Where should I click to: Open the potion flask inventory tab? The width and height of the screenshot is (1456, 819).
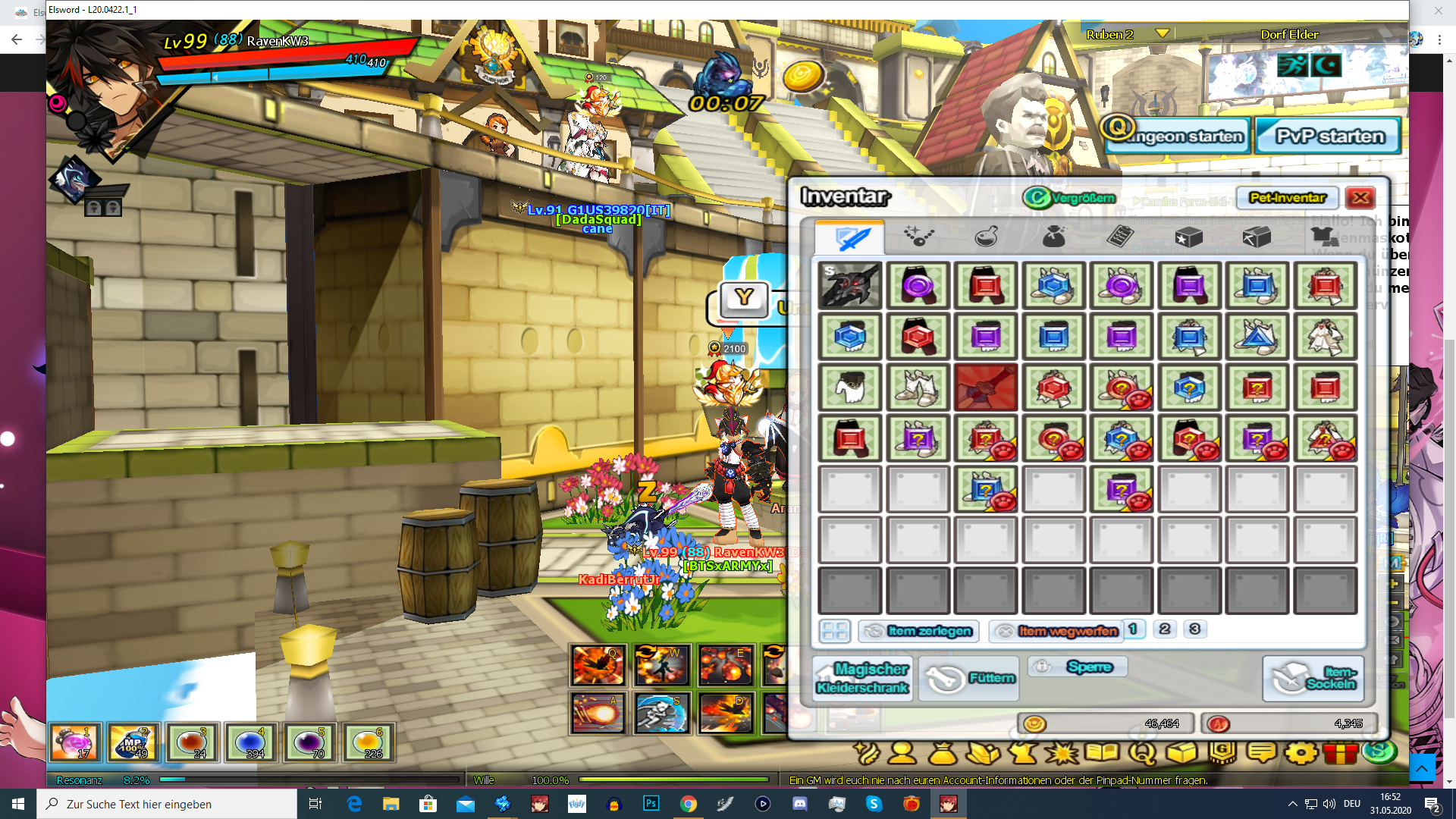click(x=985, y=237)
